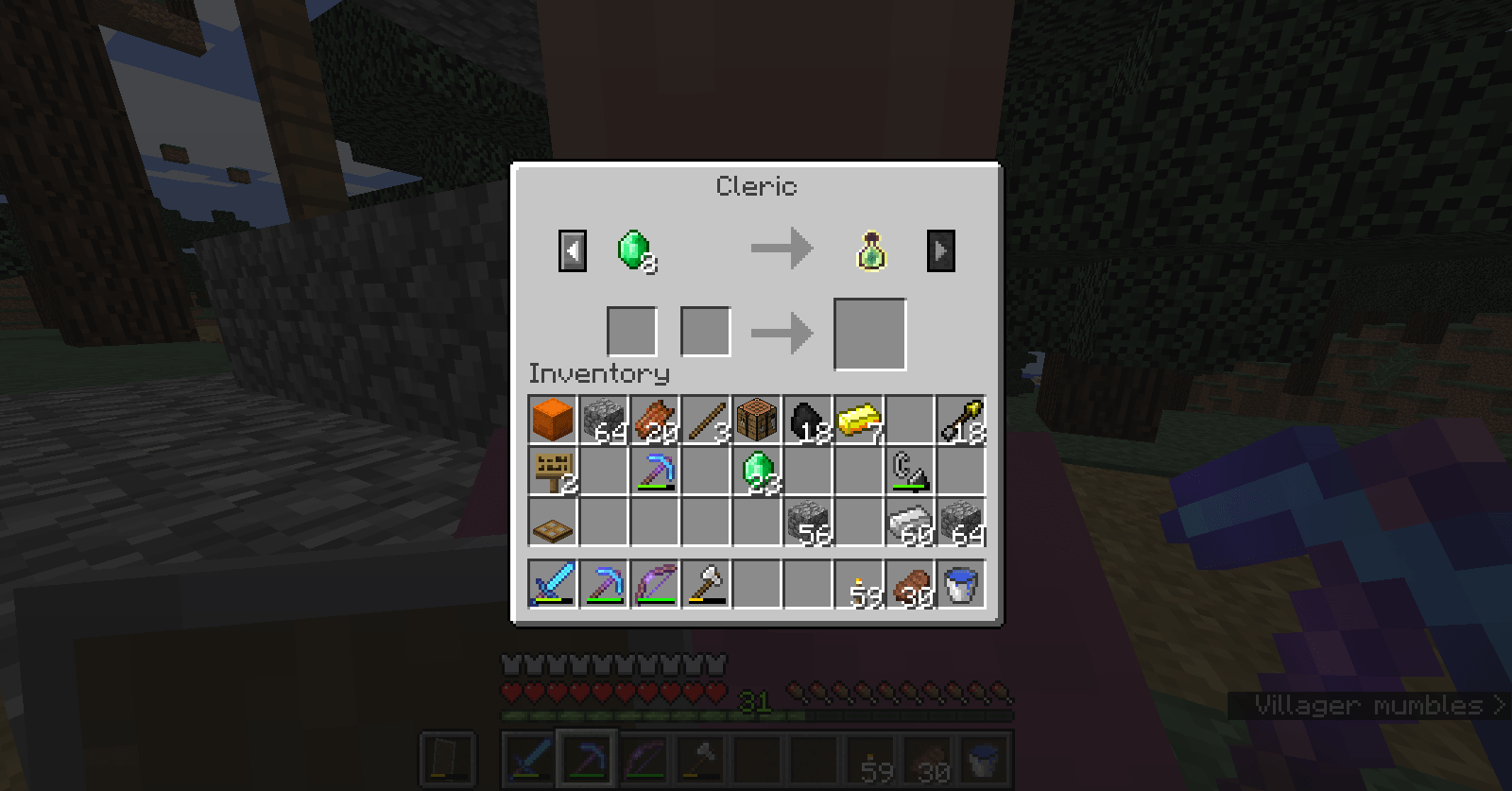Screen dimensions: 1512x791
Task: Pick up the enchanted diamond pickaxe
Action: point(655,472)
